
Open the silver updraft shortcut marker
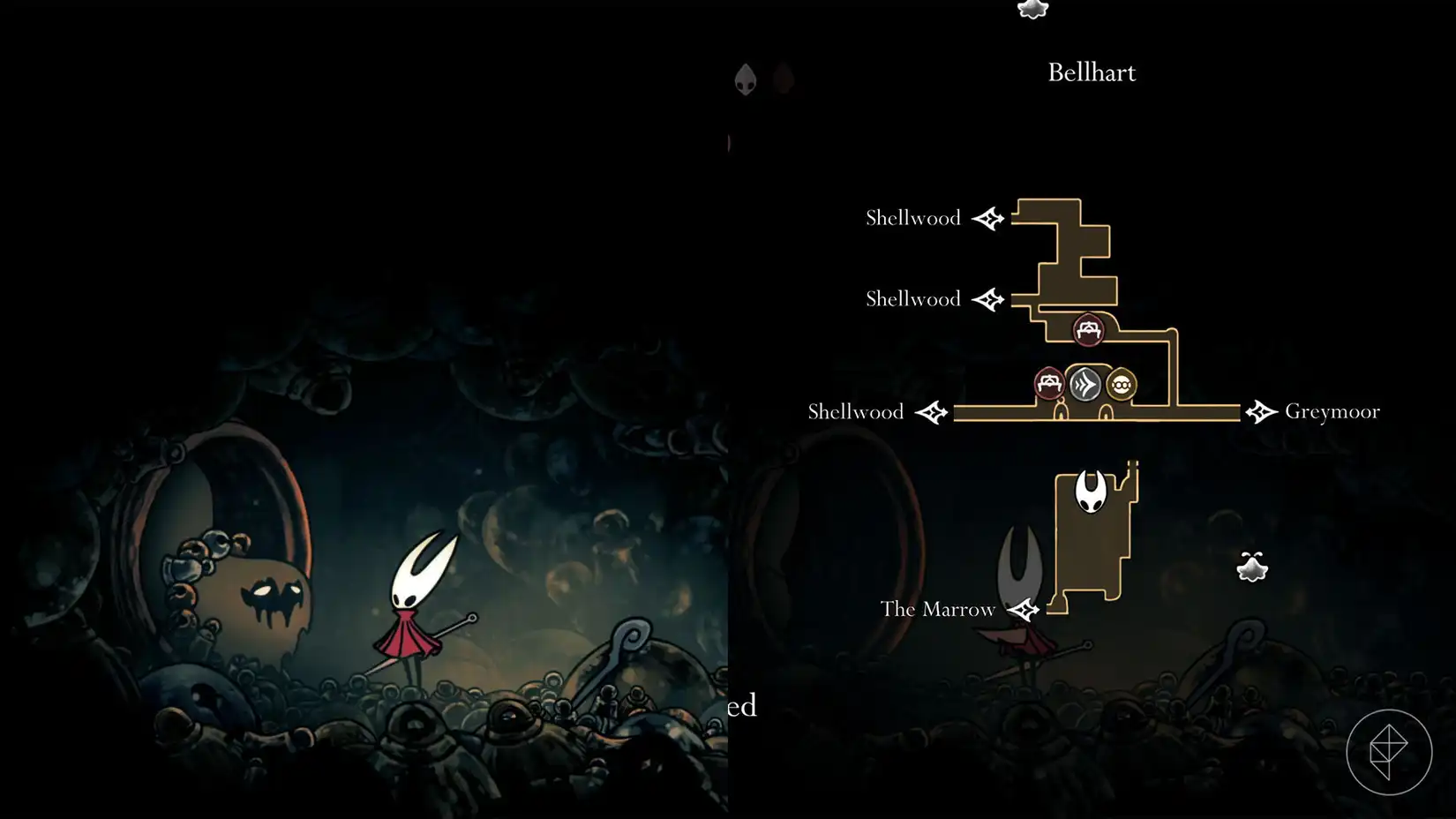(x=1084, y=385)
